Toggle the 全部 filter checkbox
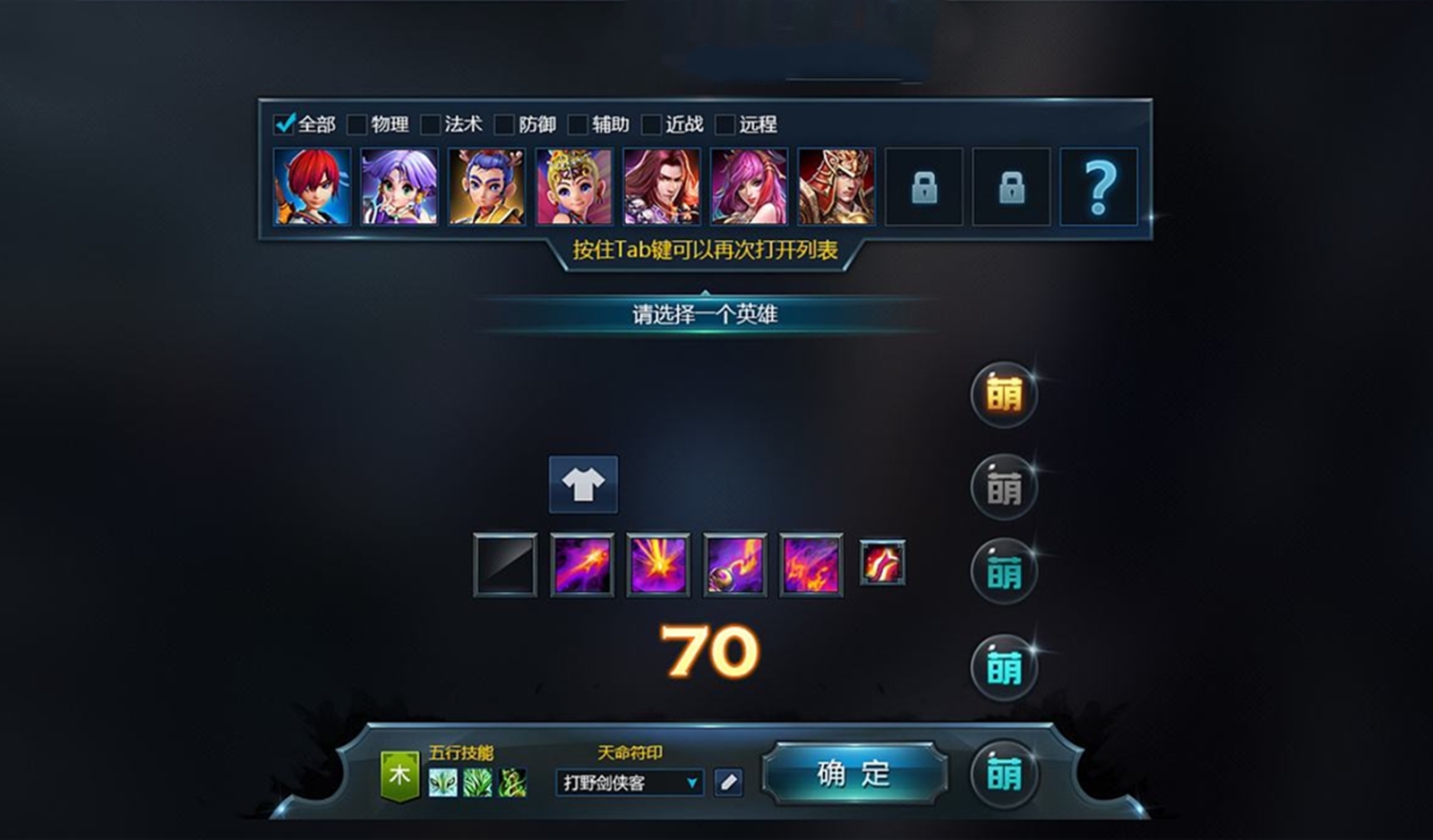Screen dimensions: 1433x840 pyautogui.click(x=285, y=124)
